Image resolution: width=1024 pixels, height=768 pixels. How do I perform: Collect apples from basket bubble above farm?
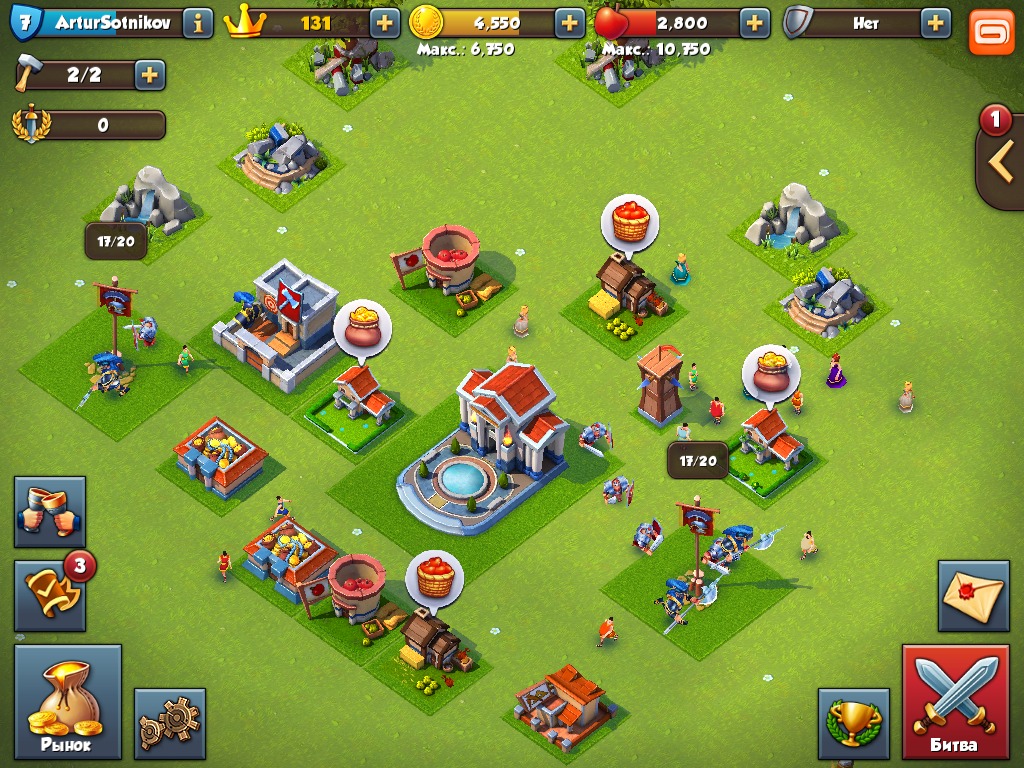coord(629,221)
